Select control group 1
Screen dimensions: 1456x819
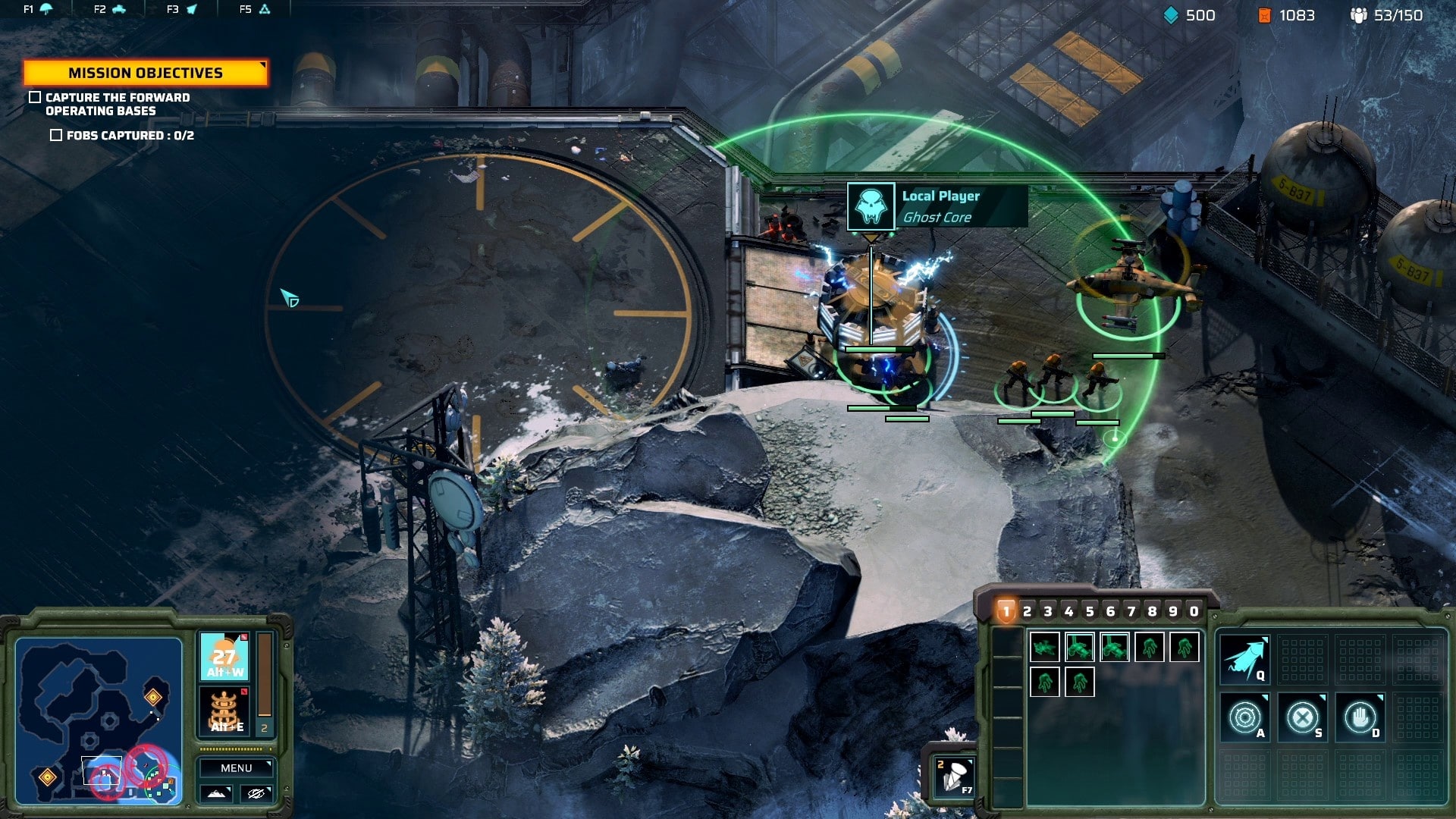1006,611
